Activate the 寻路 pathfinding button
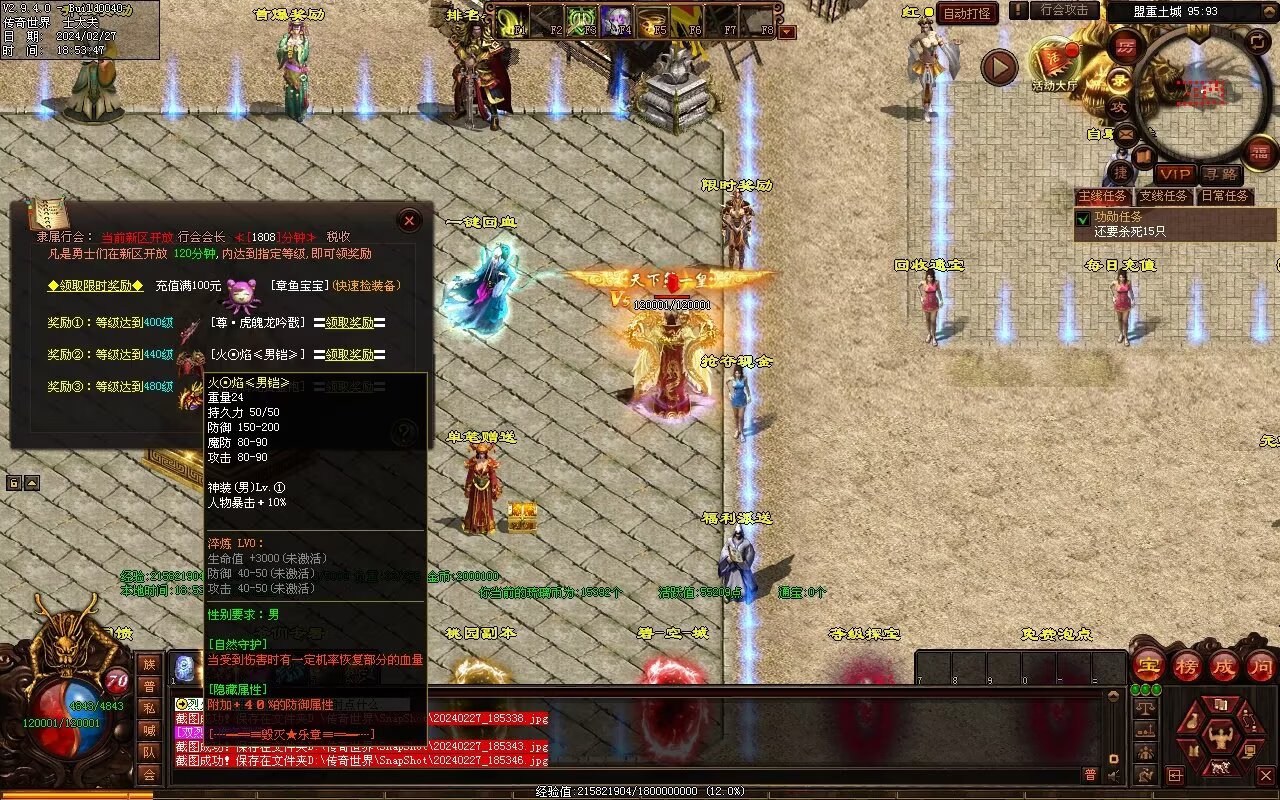Viewport: 1280px width, 800px height. [x=1220, y=175]
